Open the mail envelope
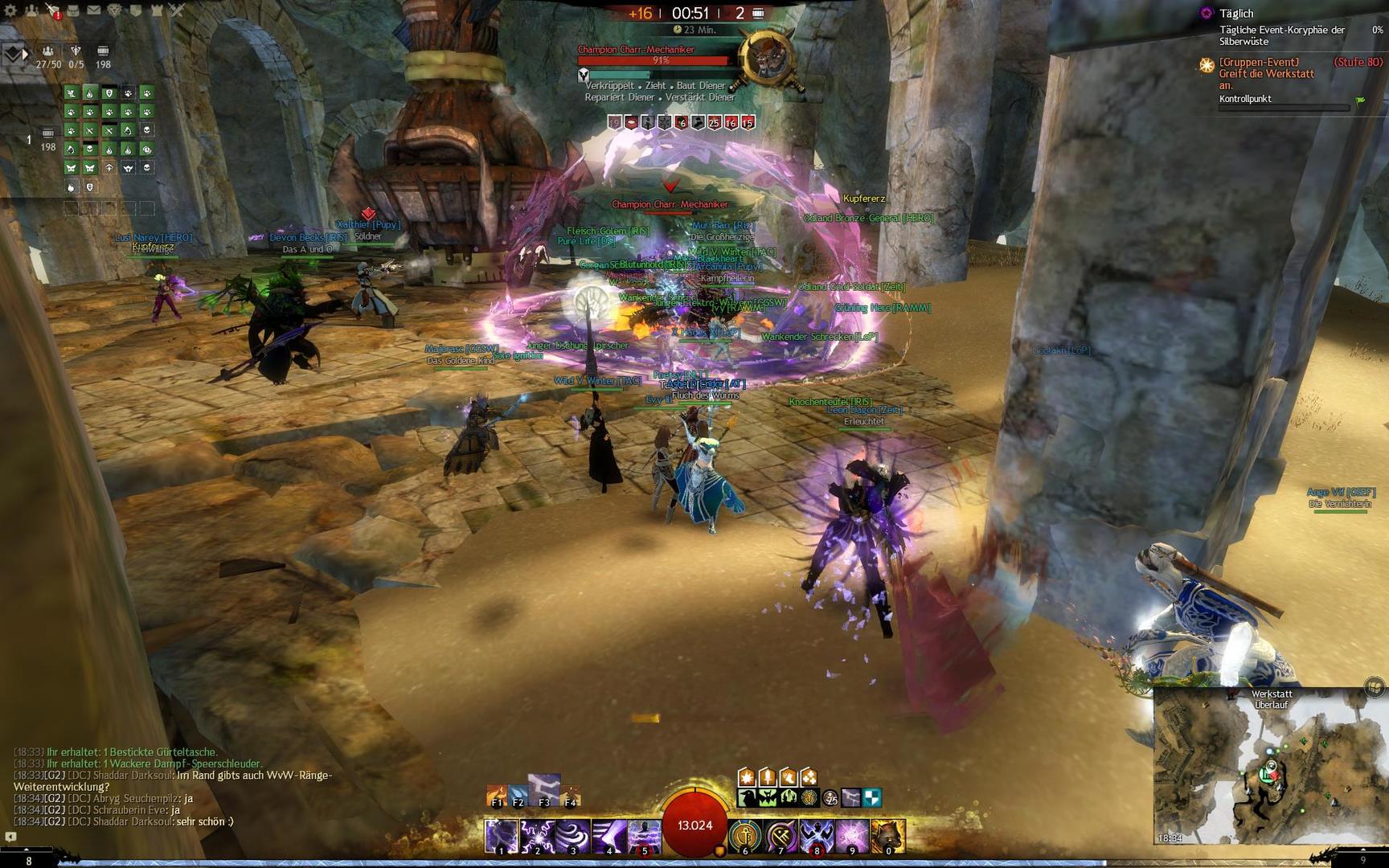This screenshot has height=868, width=1389. click(x=94, y=10)
